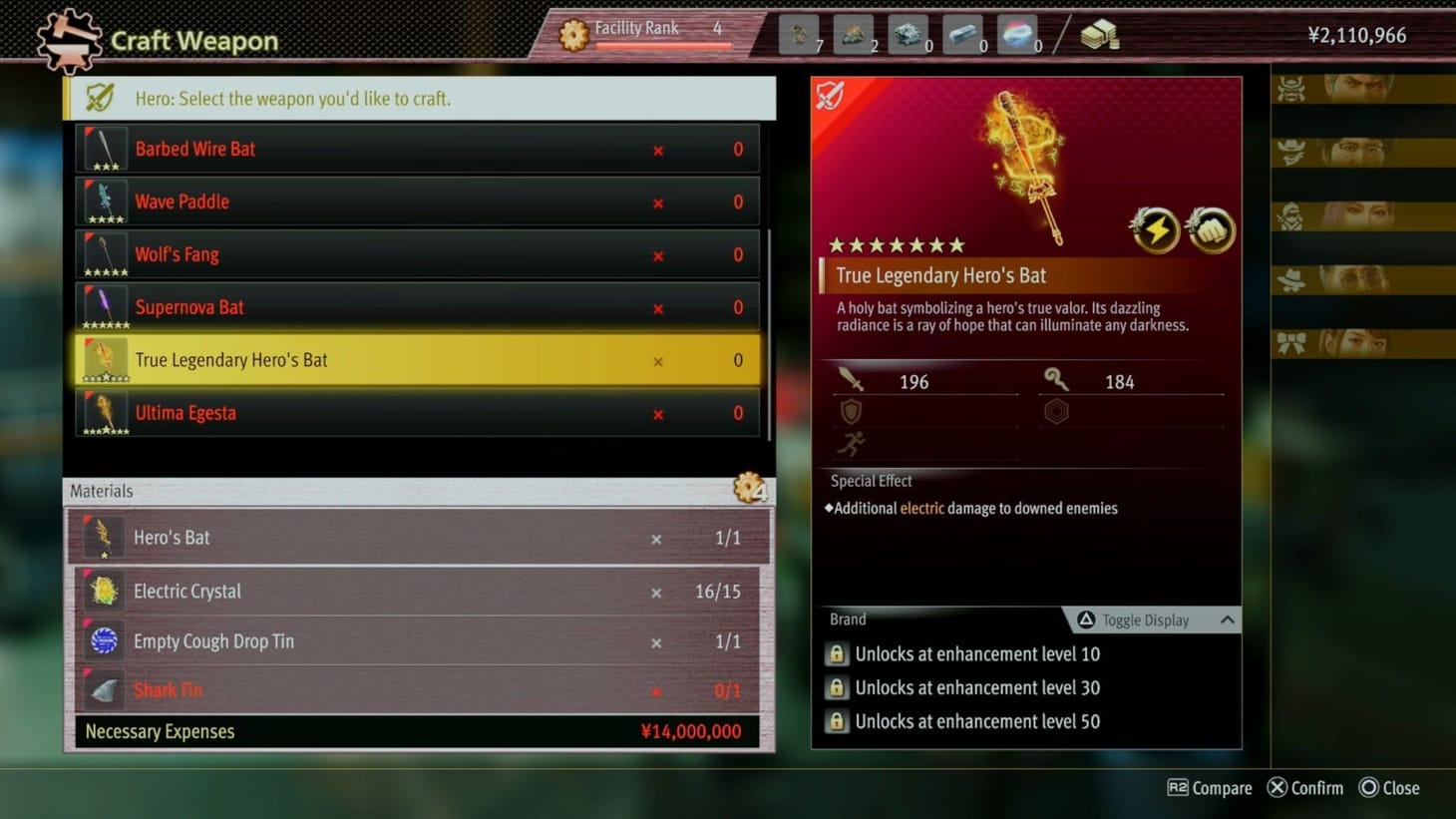Click the silver ingot resource icon at top
Screen dimensions: 1456x819
click(964, 33)
